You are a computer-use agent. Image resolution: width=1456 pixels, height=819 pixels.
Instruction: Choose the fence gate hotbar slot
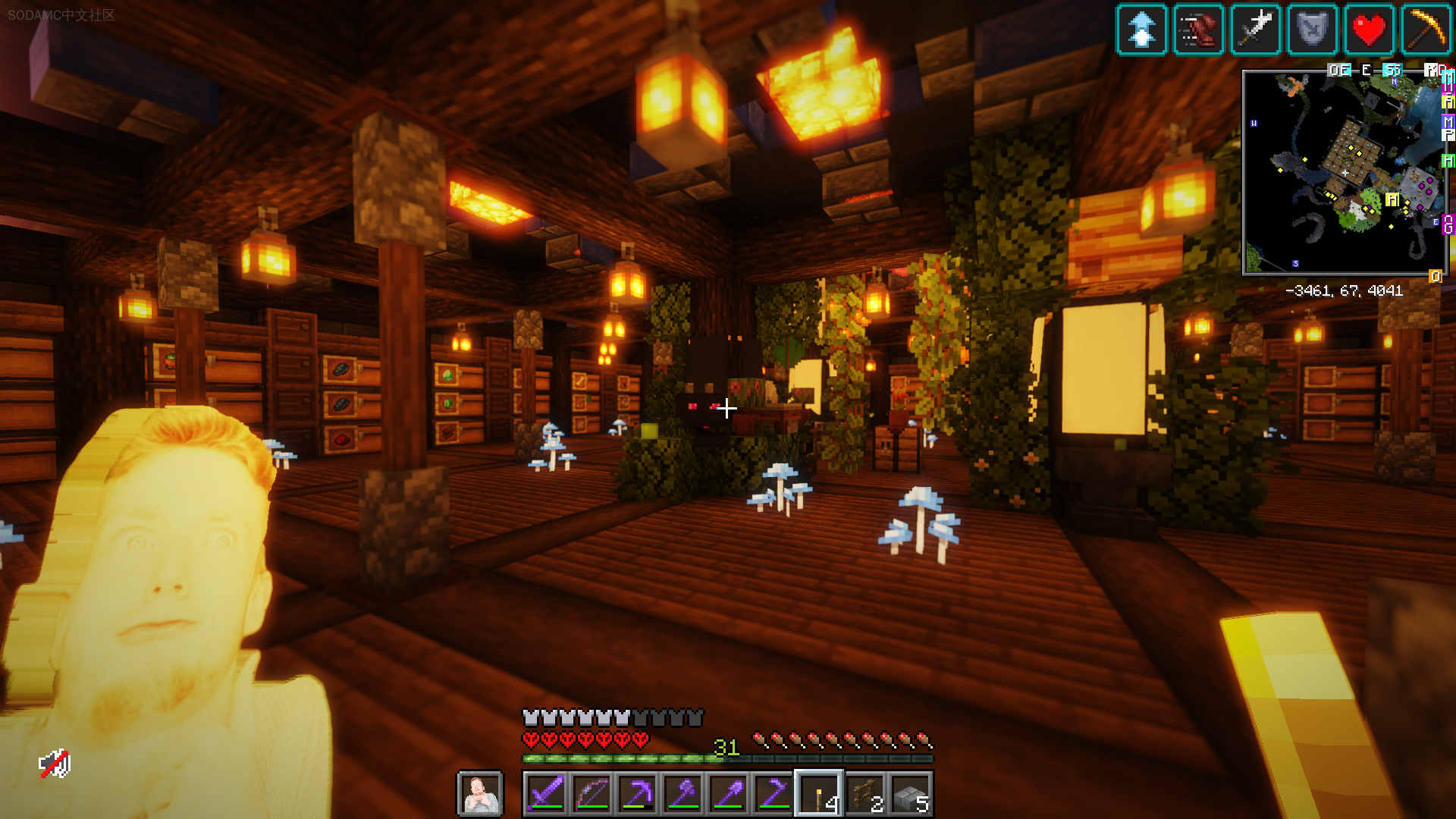(865, 794)
